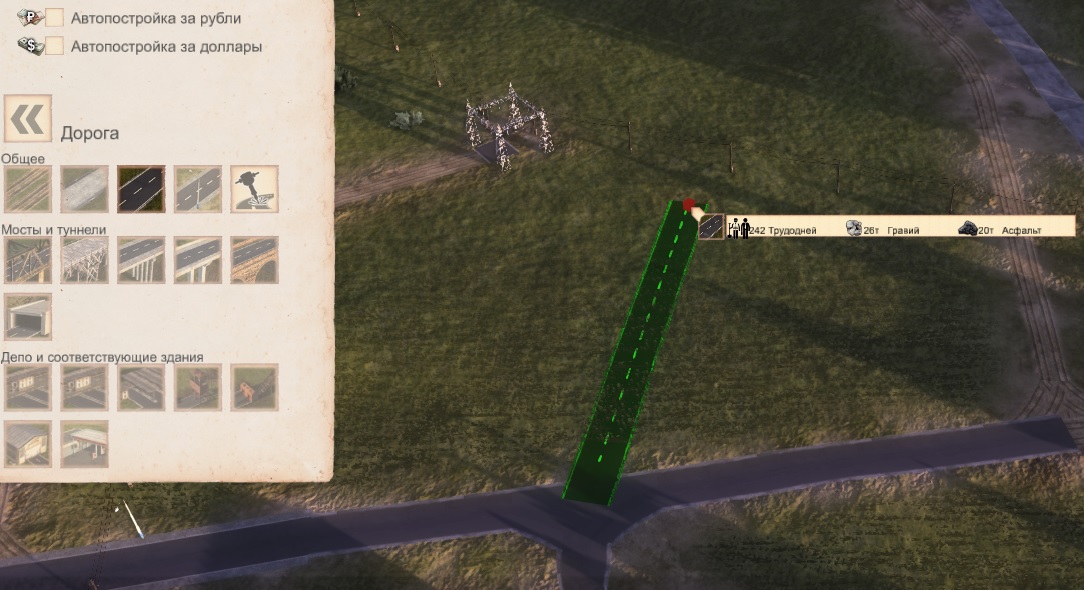This screenshot has width=1084, height=590.
Task: Go back with the double-arrow button
Action: click(x=28, y=120)
